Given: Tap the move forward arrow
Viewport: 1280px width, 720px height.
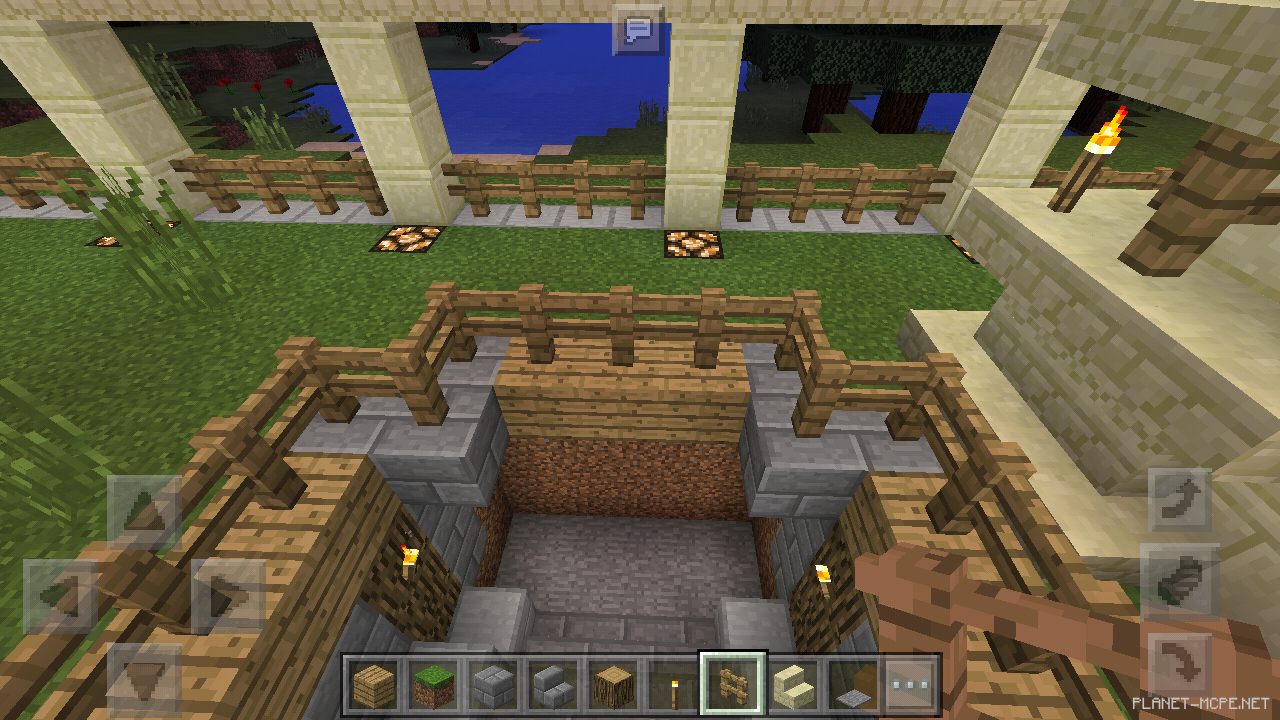Looking at the screenshot, I should click(144, 512).
